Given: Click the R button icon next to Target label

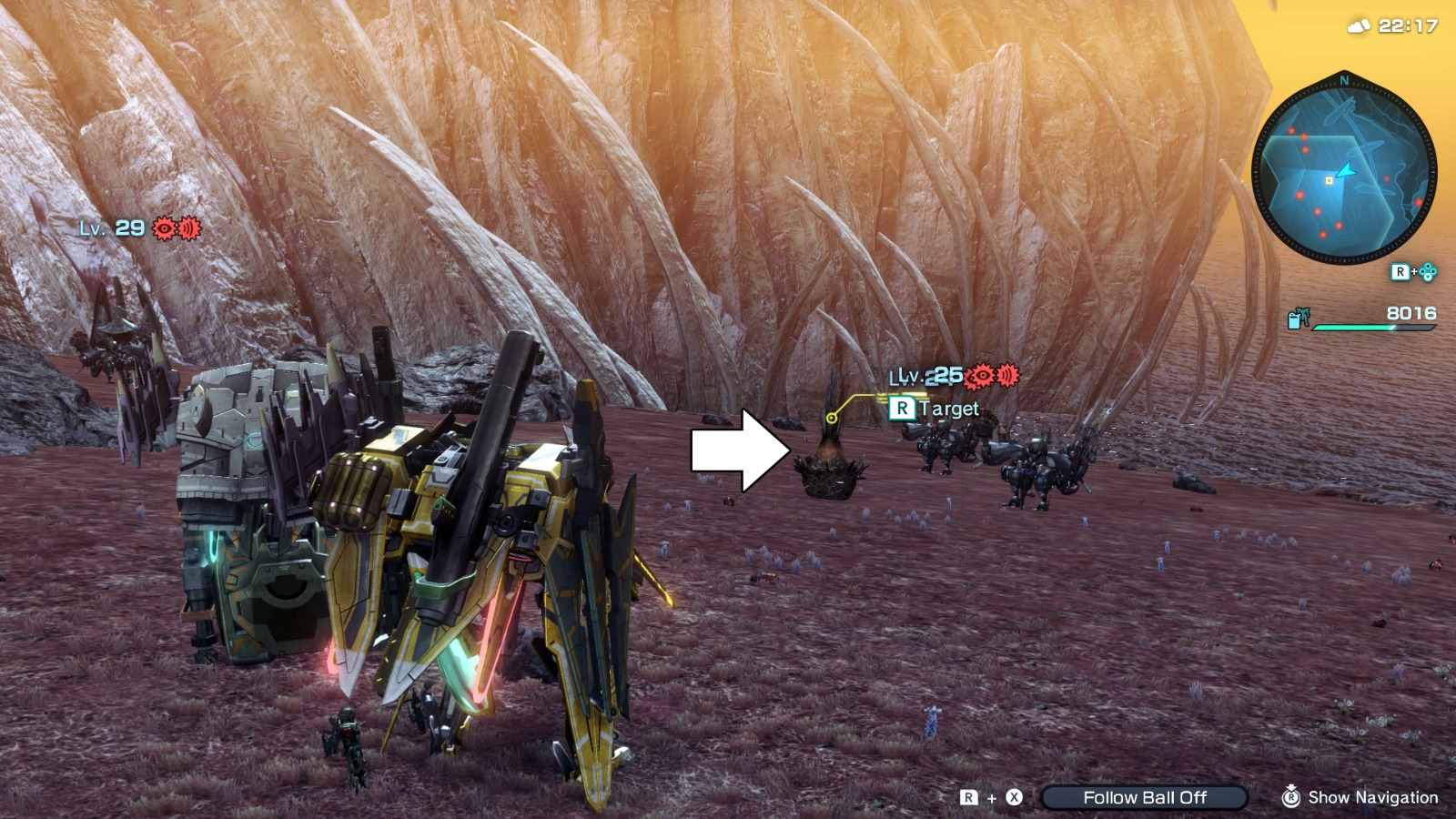Looking at the screenshot, I should [901, 409].
